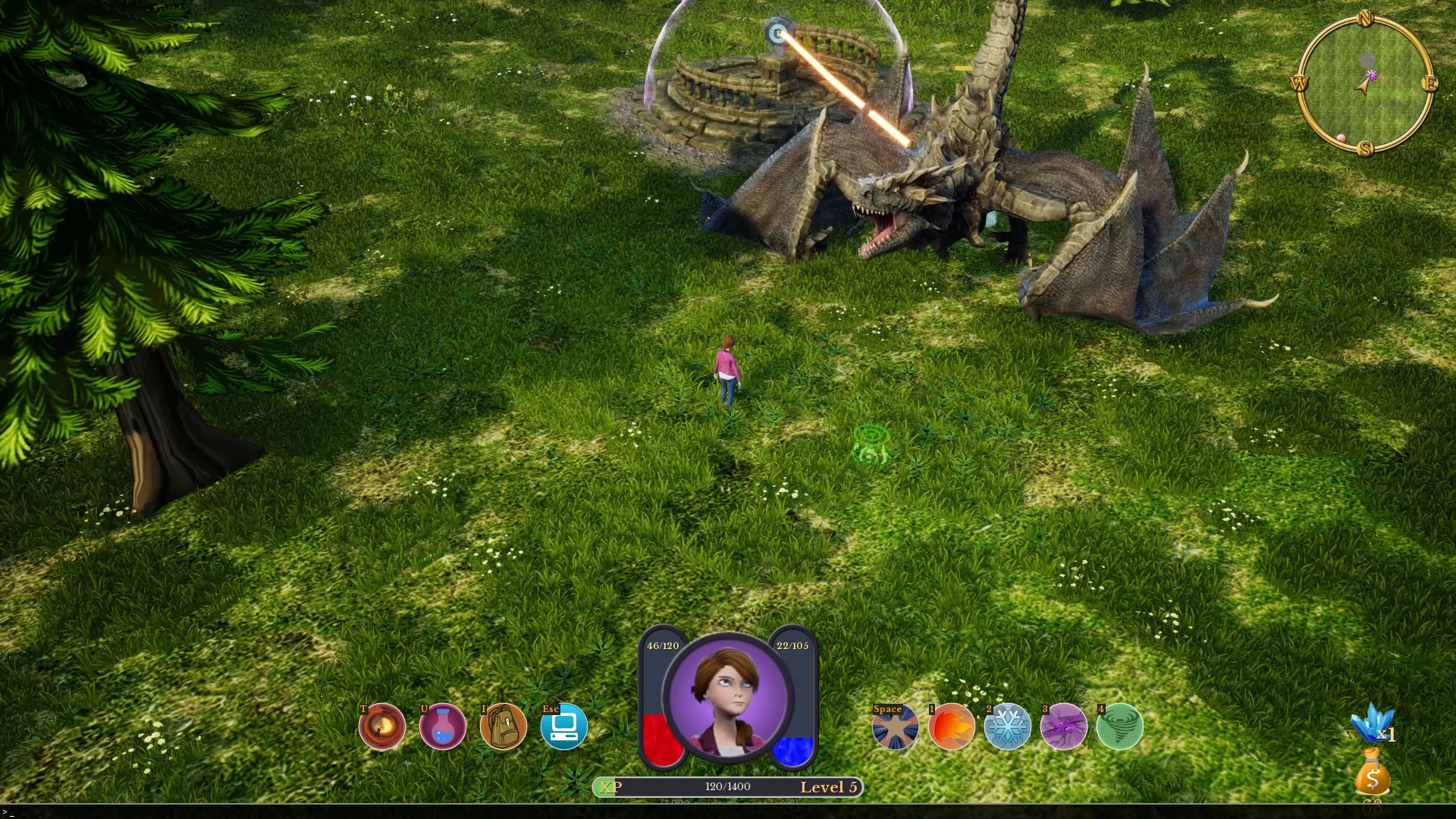Cast the green tornado spell
The image size is (1456, 819).
[1119, 726]
